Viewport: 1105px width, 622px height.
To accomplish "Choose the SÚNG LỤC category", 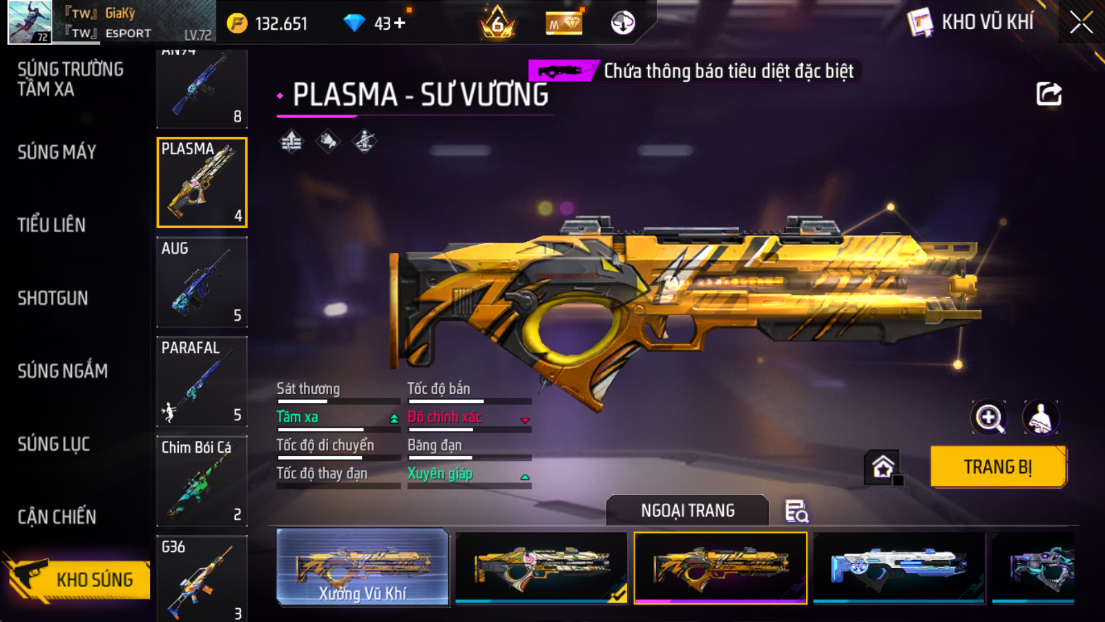I will pyautogui.click(x=53, y=444).
